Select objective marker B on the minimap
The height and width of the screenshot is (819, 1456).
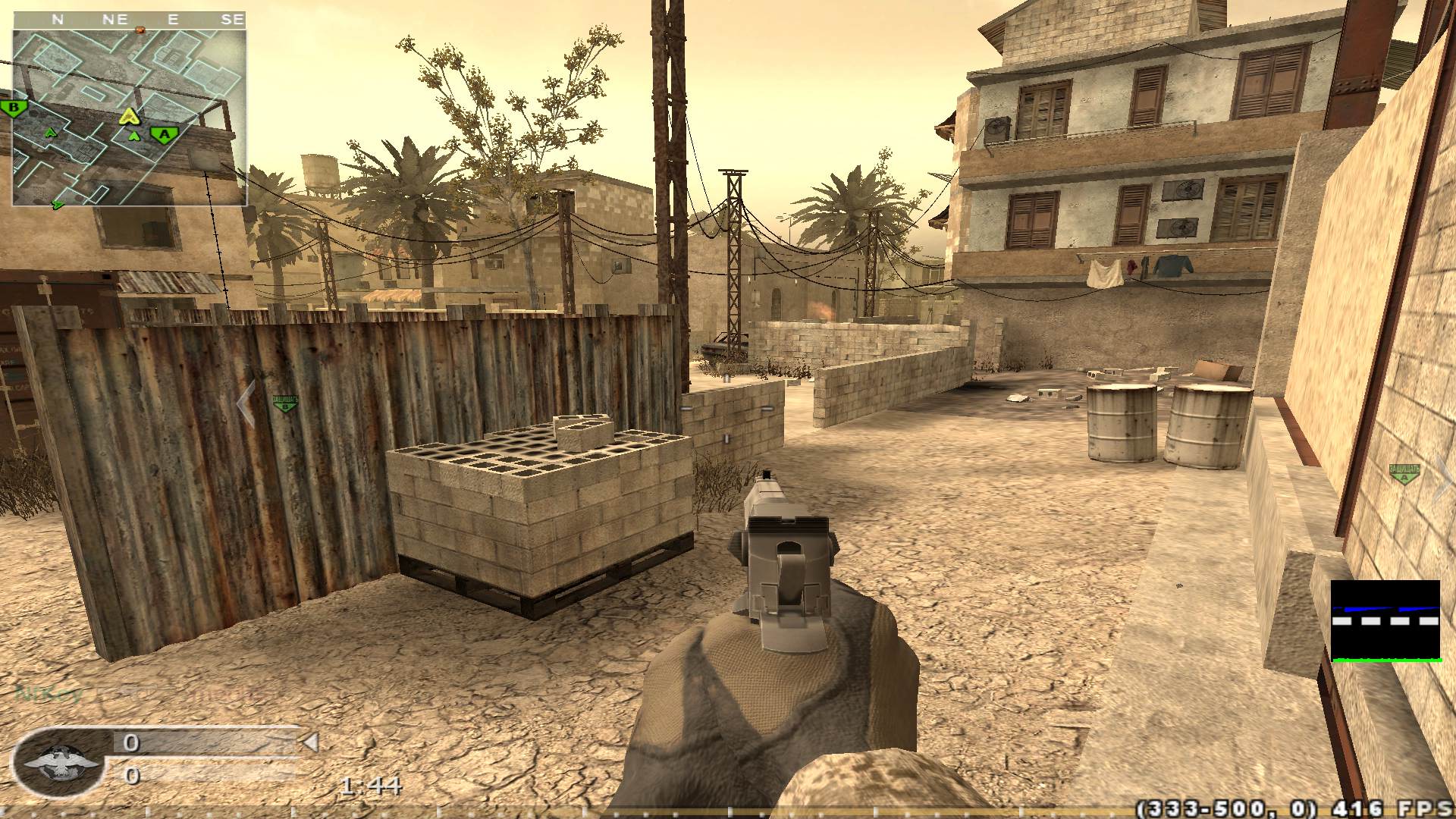[x=13, y=106]
